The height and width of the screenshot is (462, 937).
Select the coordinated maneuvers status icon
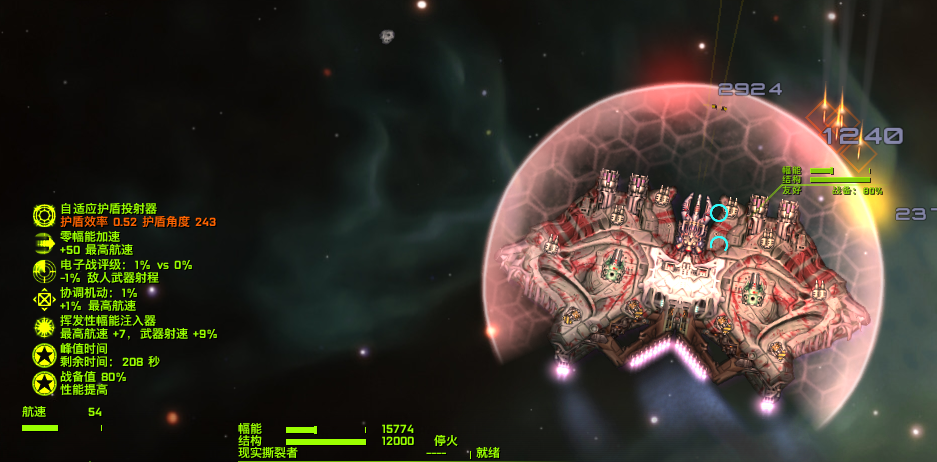[44, 299]
